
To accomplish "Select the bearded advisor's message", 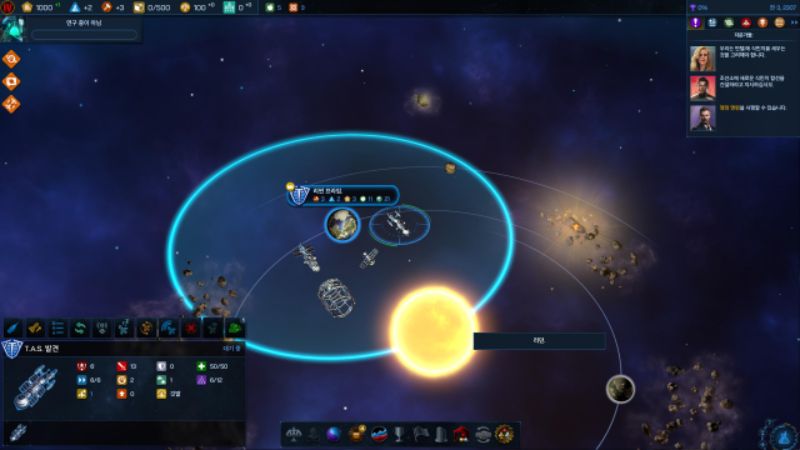I will (702, 118).
